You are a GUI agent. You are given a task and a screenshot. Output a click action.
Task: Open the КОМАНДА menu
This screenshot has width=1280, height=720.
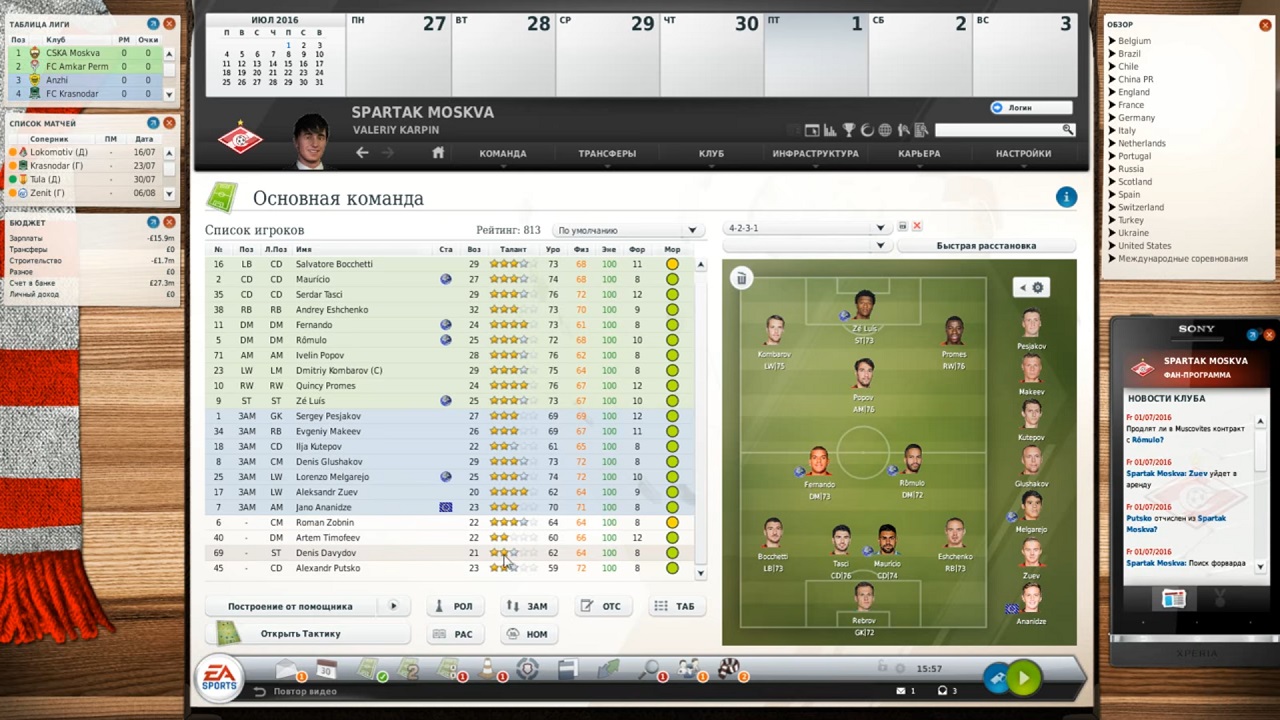(502, 153)
